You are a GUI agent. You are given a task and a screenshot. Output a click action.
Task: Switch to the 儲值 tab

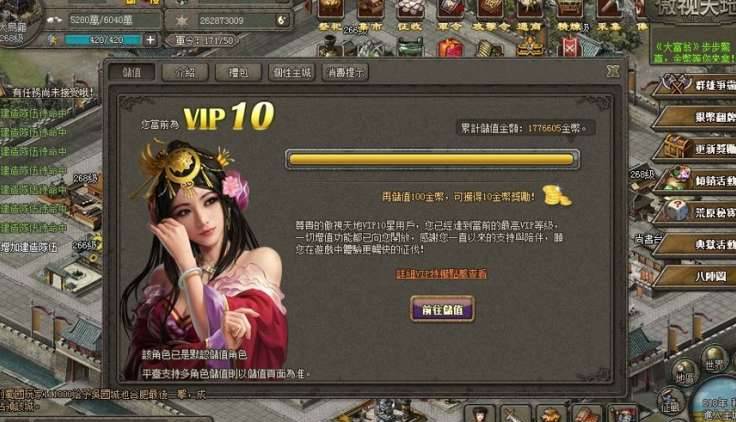click(x=137, y=73)
